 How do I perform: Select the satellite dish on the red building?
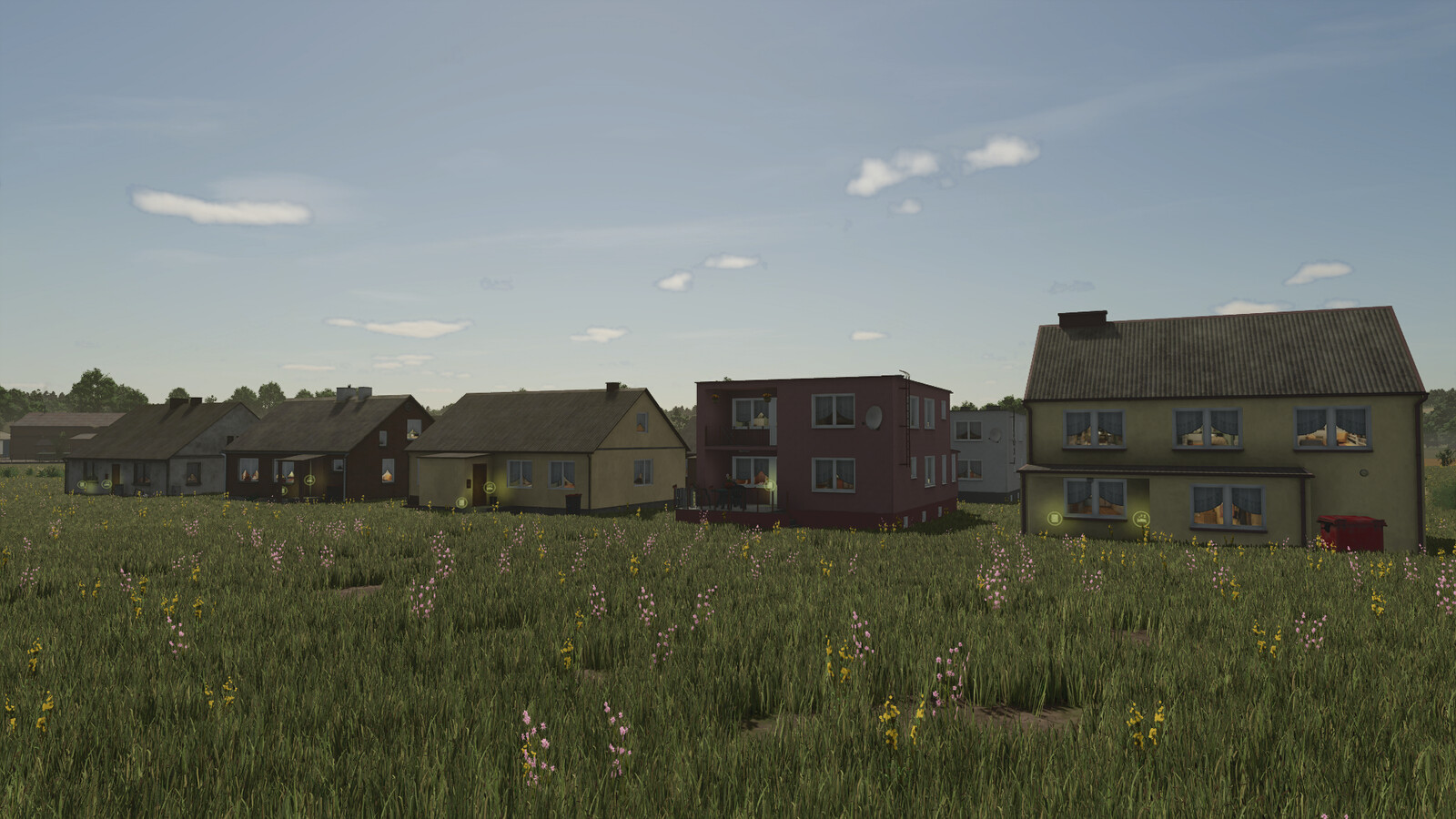[x=874, y=420]
